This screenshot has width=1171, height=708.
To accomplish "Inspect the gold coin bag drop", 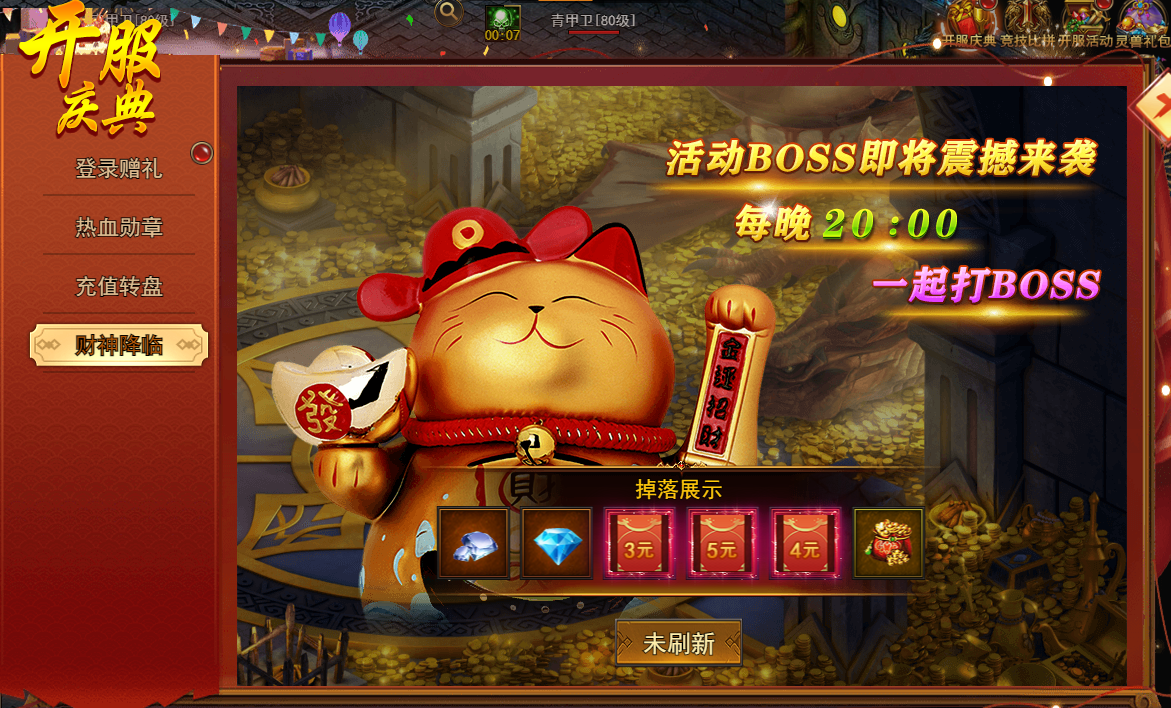I will (888, 543).
